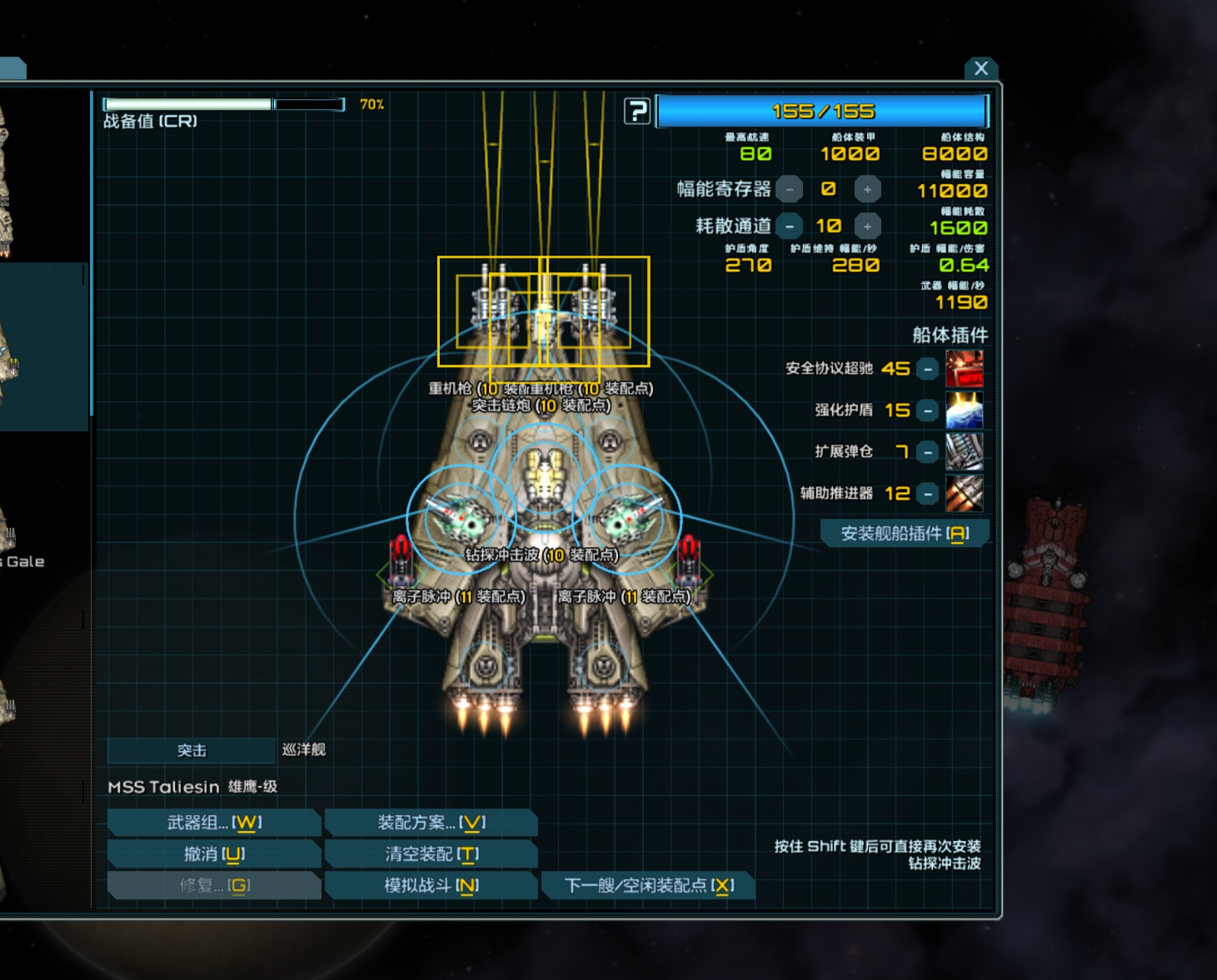Remove the 安全协议超驰 hull mod
The width and height of the screenshot is (1217, 980).
927,369
